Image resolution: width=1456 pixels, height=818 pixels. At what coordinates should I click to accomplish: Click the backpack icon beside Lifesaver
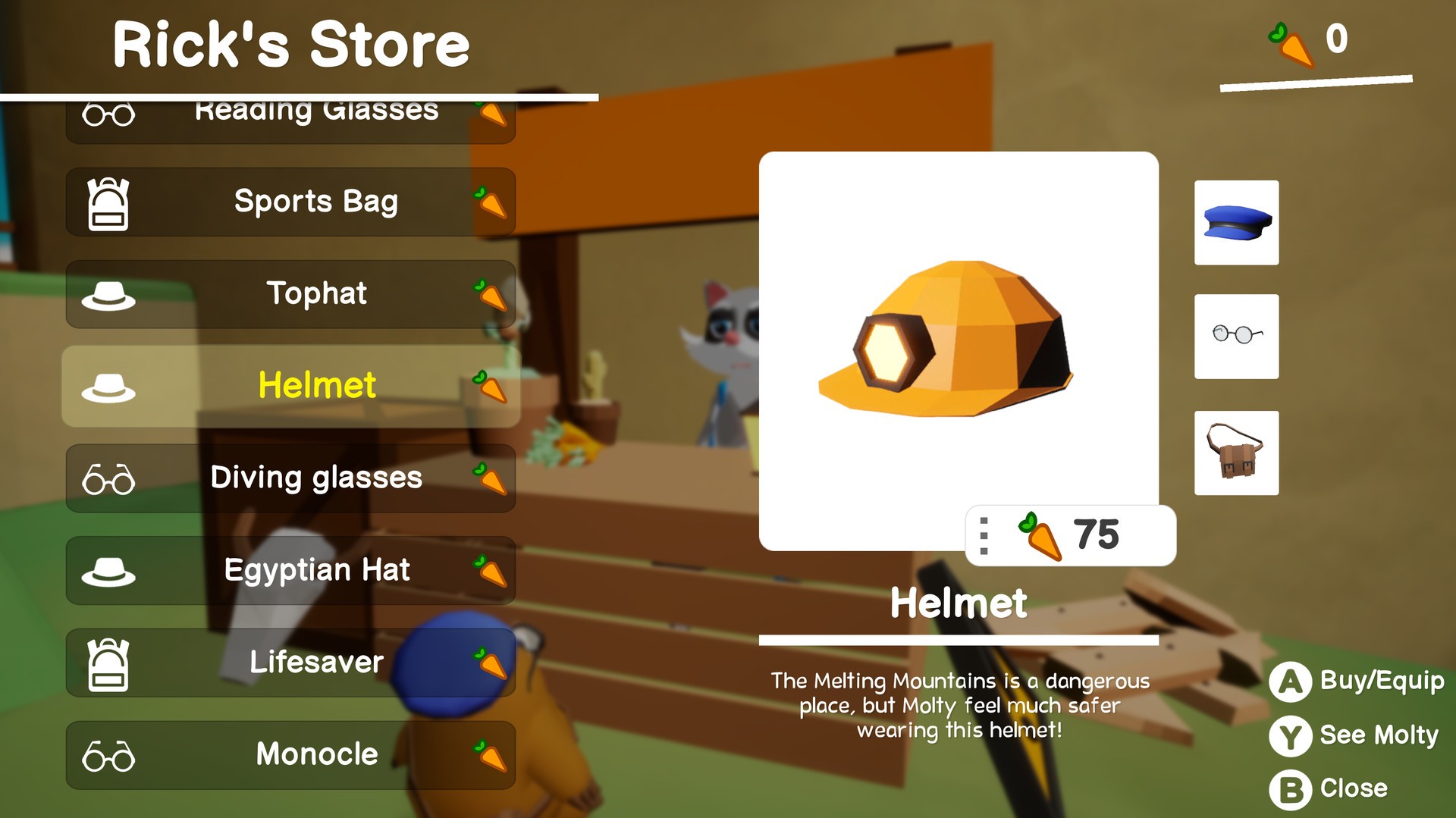click(108, 663)
